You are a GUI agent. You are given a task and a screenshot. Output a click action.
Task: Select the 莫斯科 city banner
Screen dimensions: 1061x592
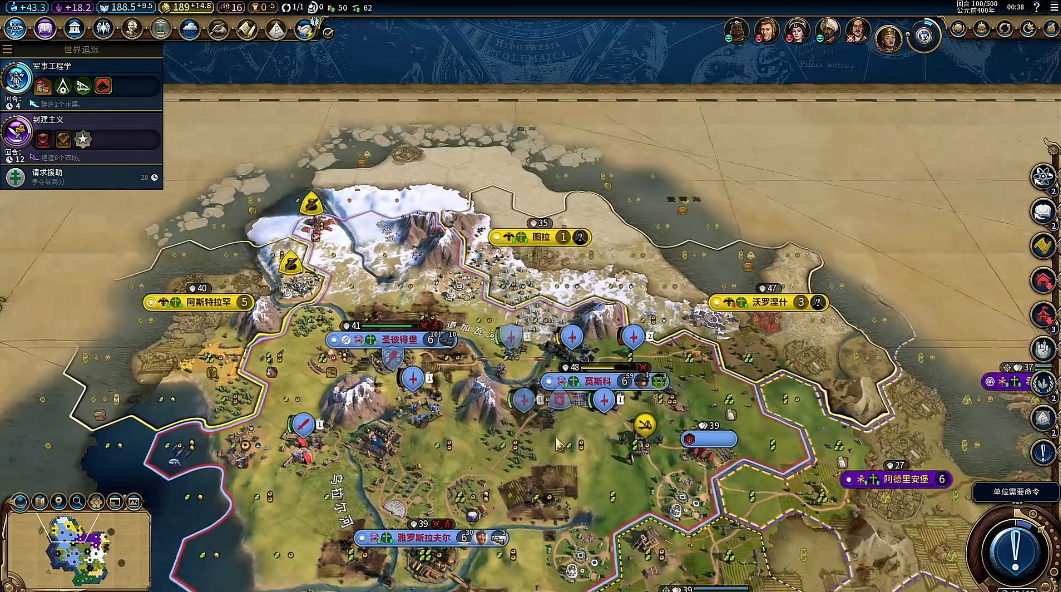click(x=597, y=381)
